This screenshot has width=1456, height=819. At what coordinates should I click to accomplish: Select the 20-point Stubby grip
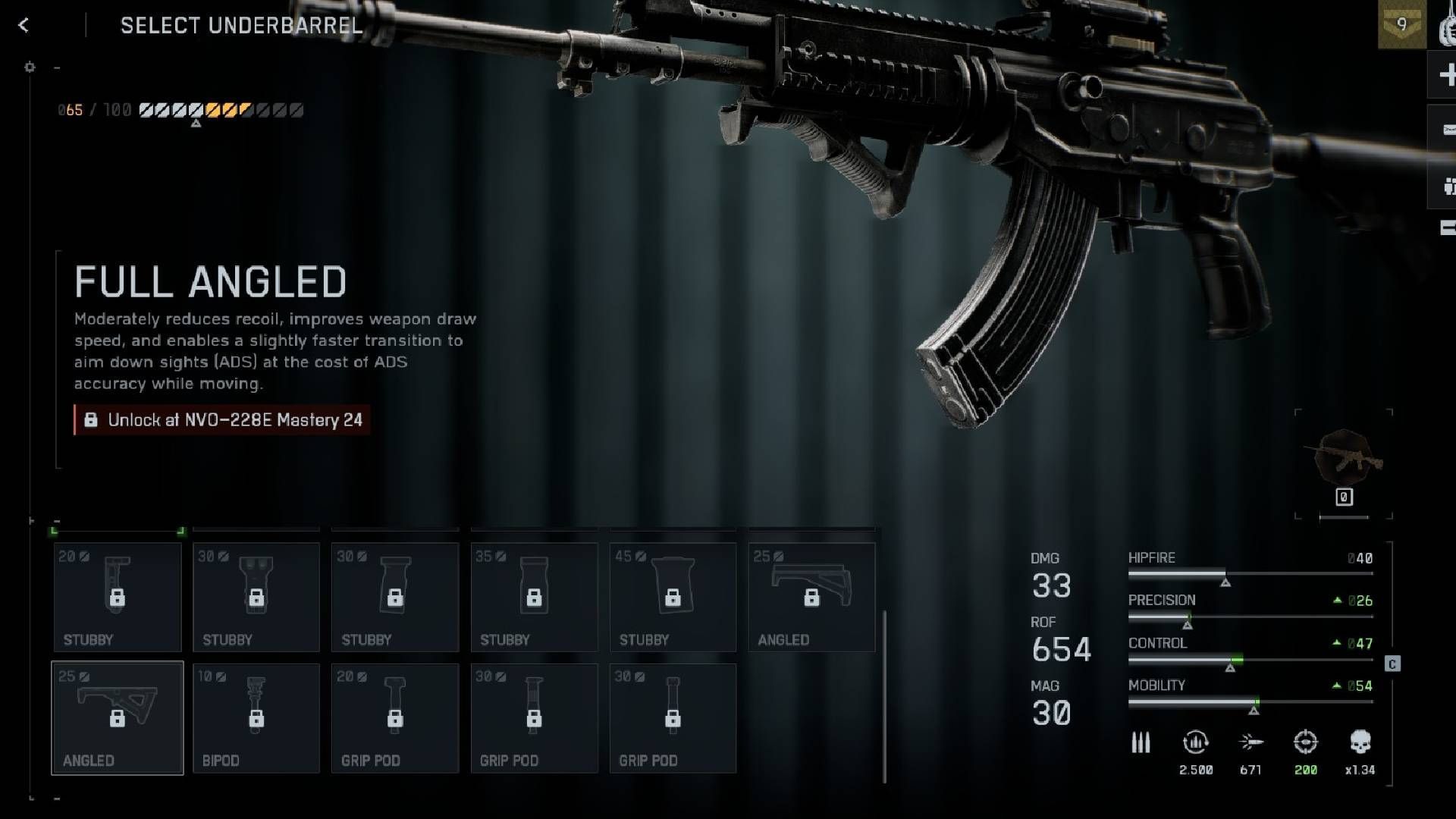click(118, 597)
